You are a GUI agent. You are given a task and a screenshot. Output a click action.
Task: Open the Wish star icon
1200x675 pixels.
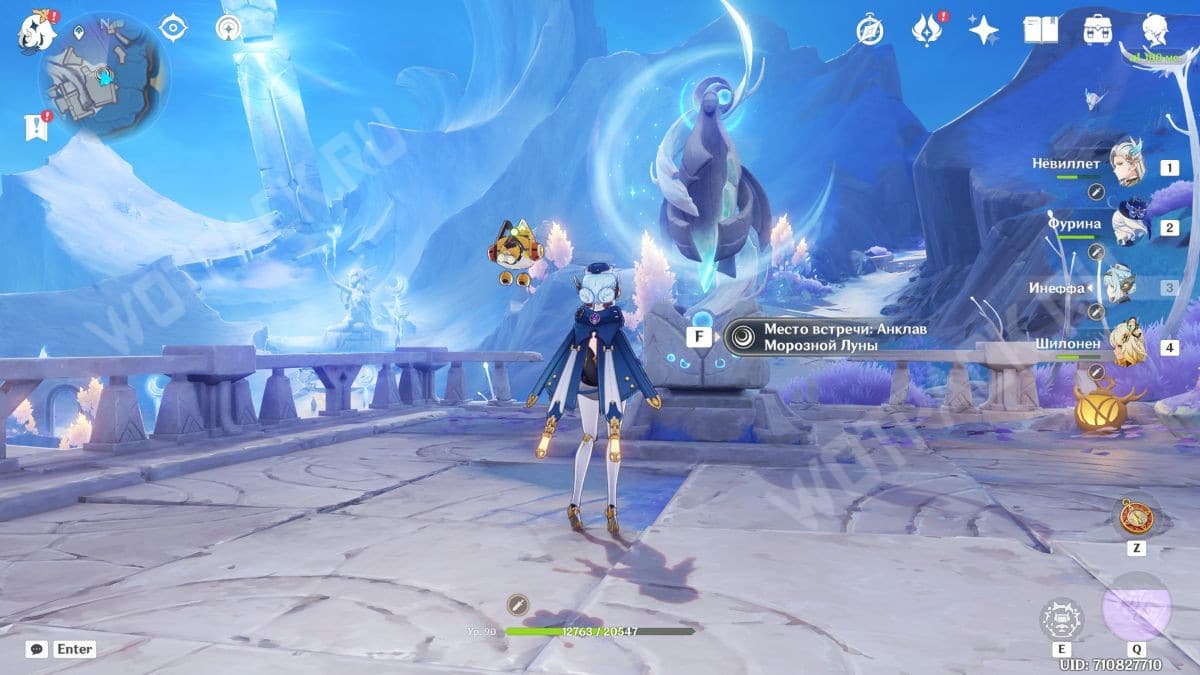pyautogui.click(x=983, y=30)
